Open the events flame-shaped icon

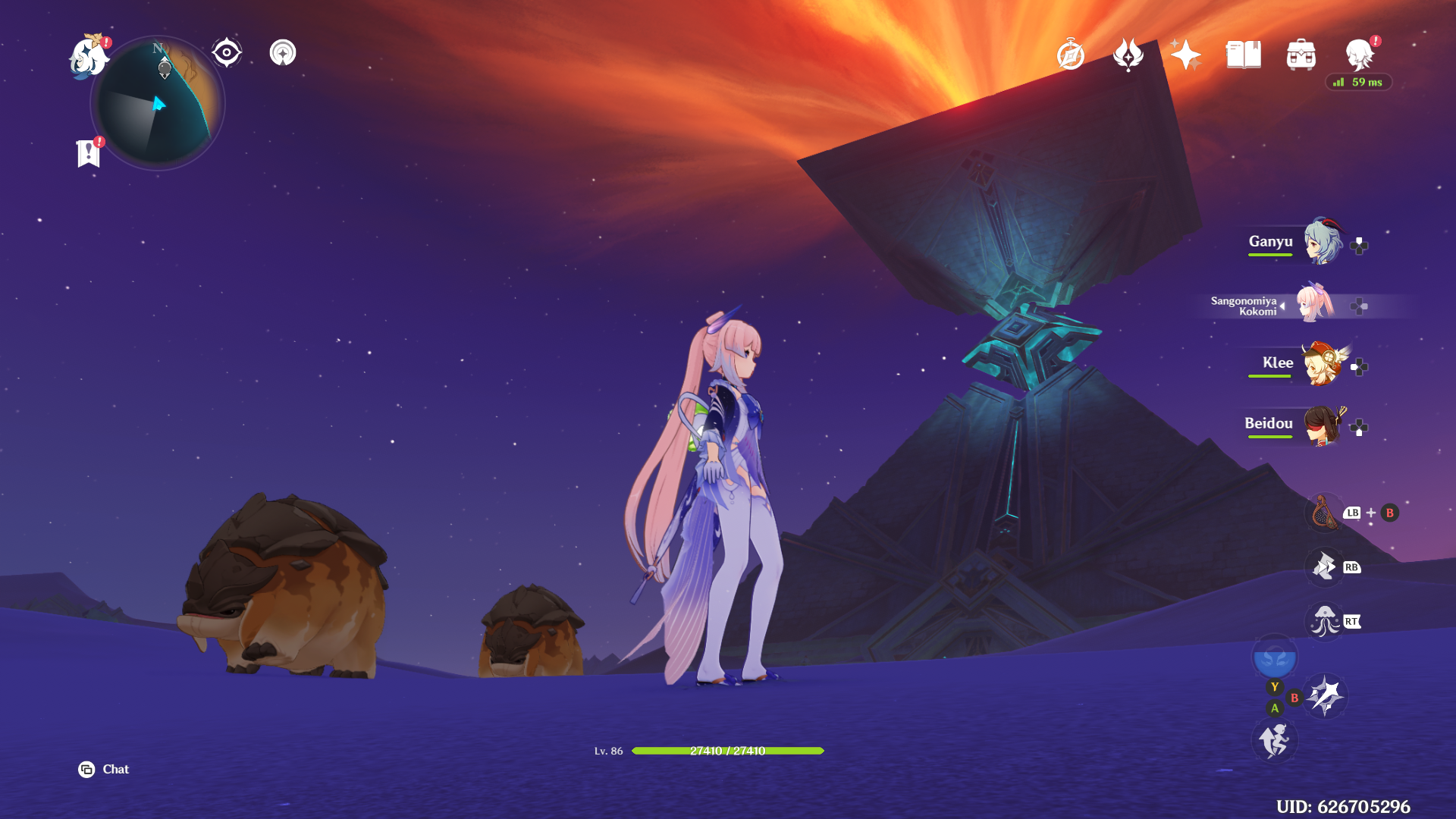point(1128,55)
